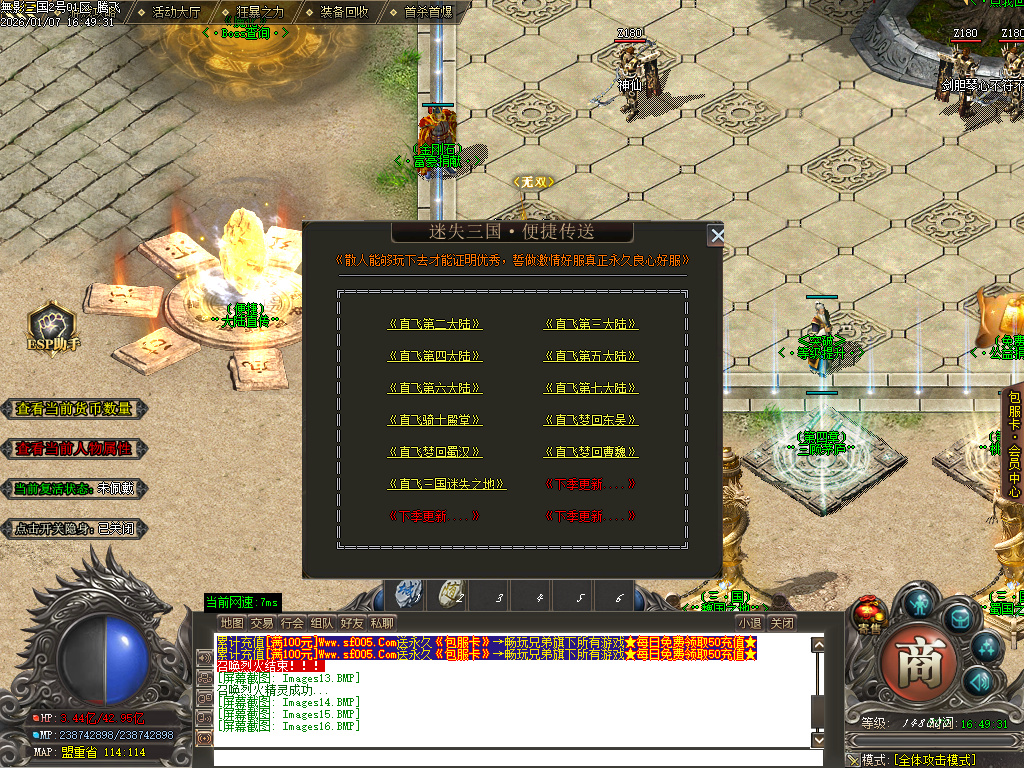Open the 装备回收 menu
Viewport: 1024px width, 768px height.
[343, 12]
